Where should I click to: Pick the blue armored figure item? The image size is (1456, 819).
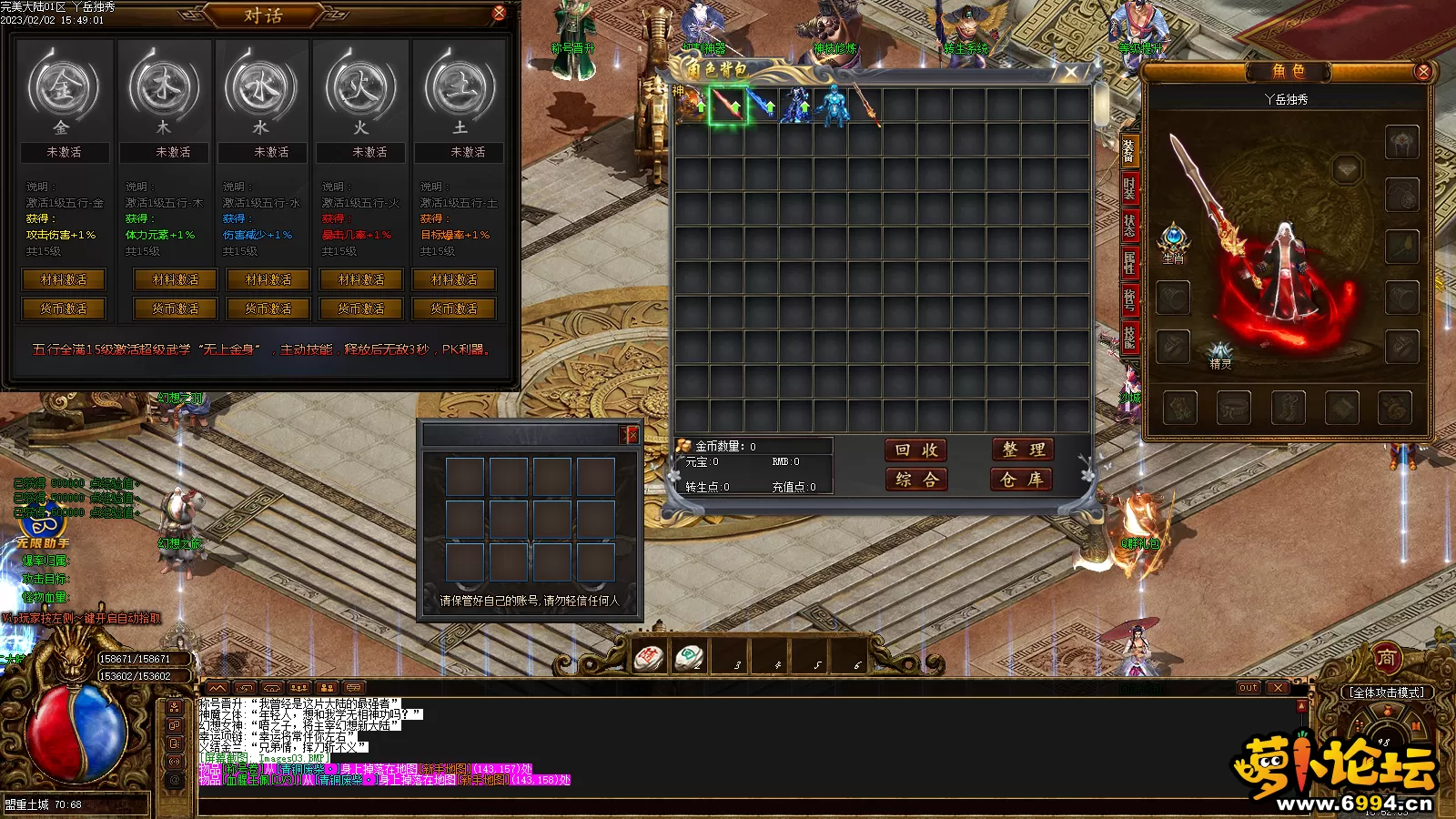[x=832, y=106]
